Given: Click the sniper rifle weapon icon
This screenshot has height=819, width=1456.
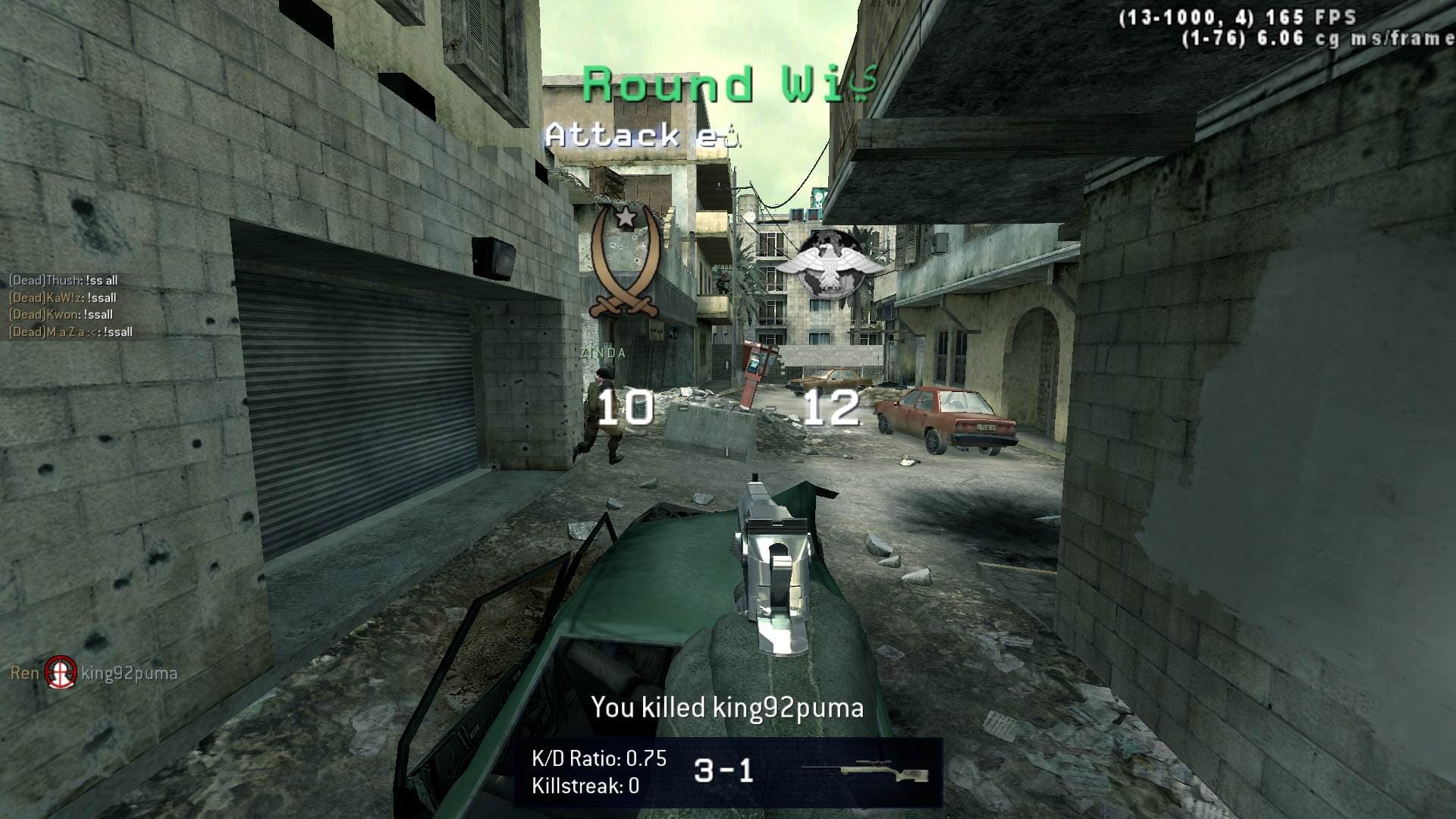Looking at the screenshot, I should (x=864, y=772).
